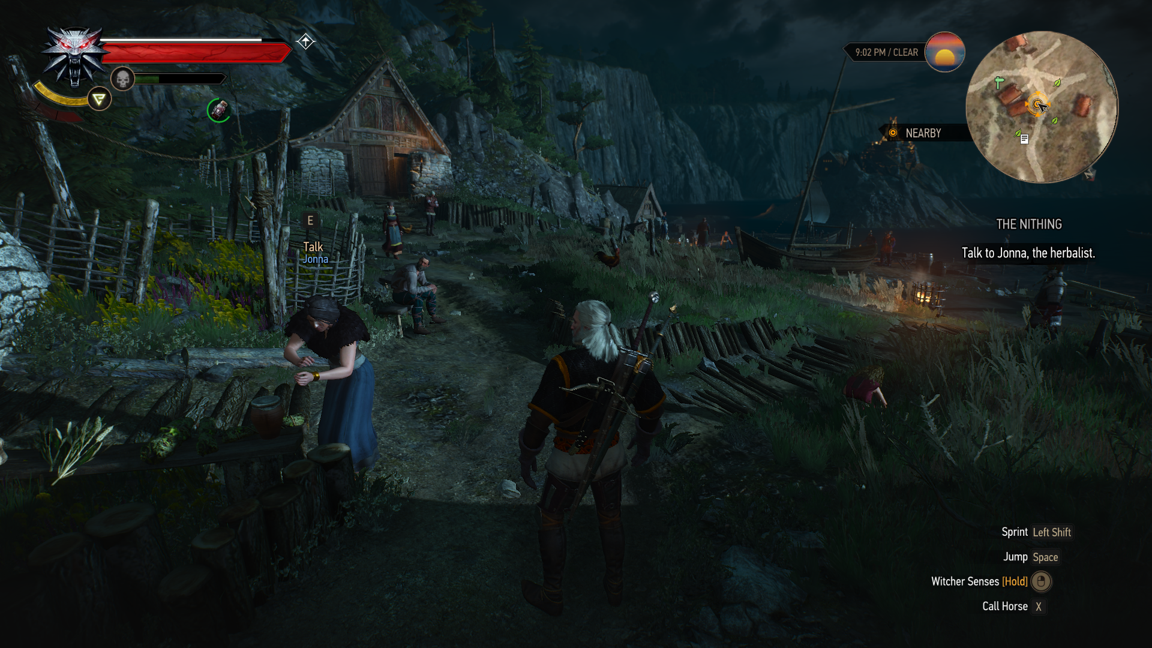Click the orange player marker on the minimap
Image resolution: width=1152 pixels, height=648 pixels.
(x=1039, y=105)
